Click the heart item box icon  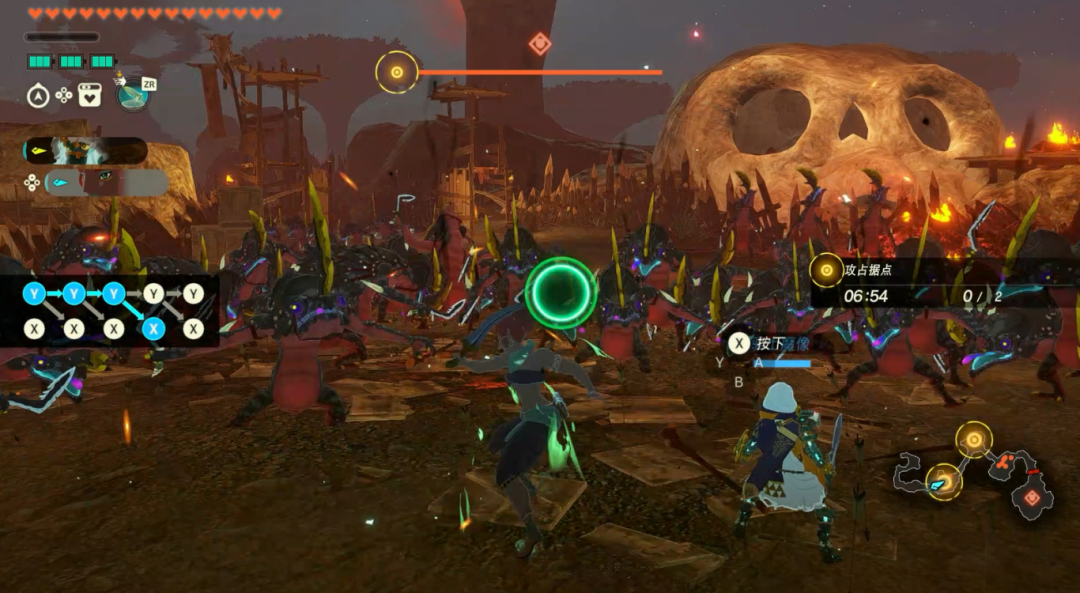89,95
